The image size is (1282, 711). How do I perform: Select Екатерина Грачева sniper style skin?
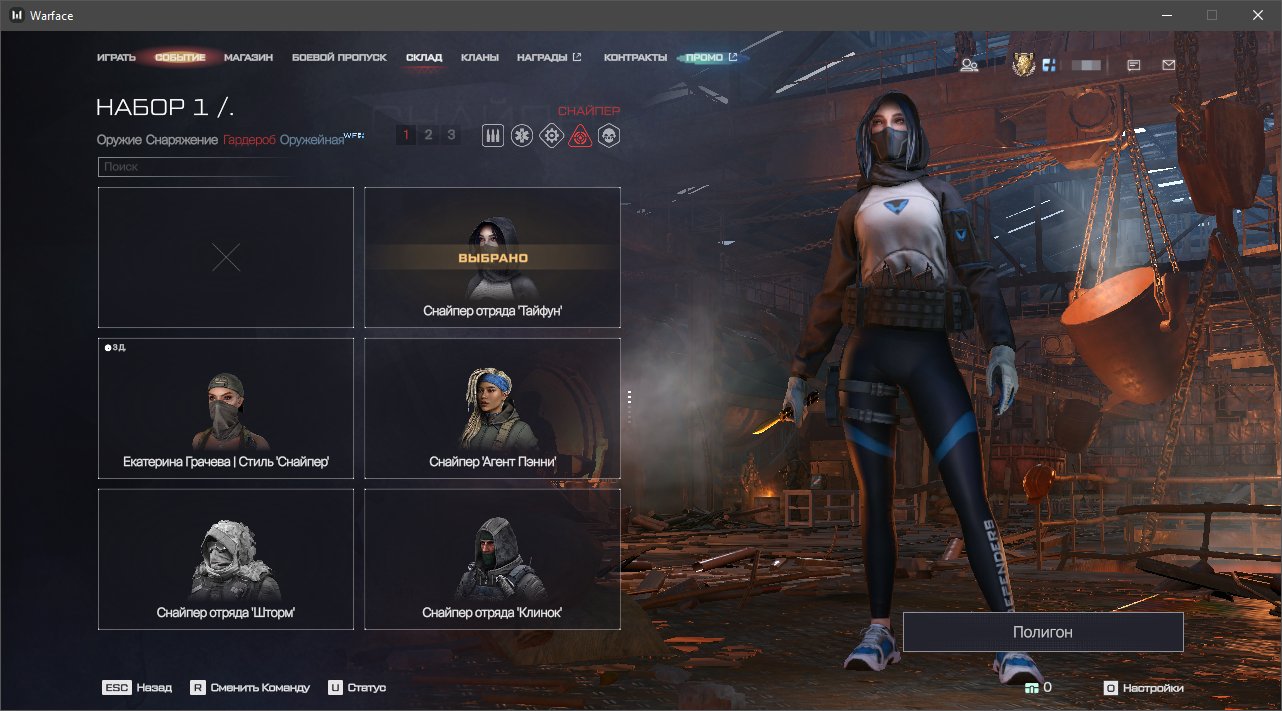[x=226, y=408]
